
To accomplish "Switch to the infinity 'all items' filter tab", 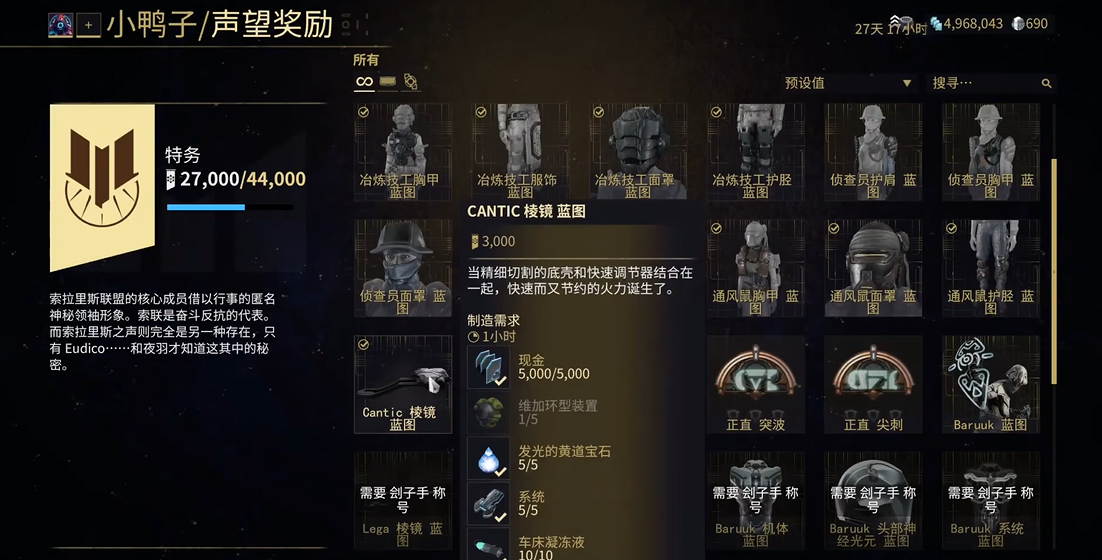I will (364, 82).
